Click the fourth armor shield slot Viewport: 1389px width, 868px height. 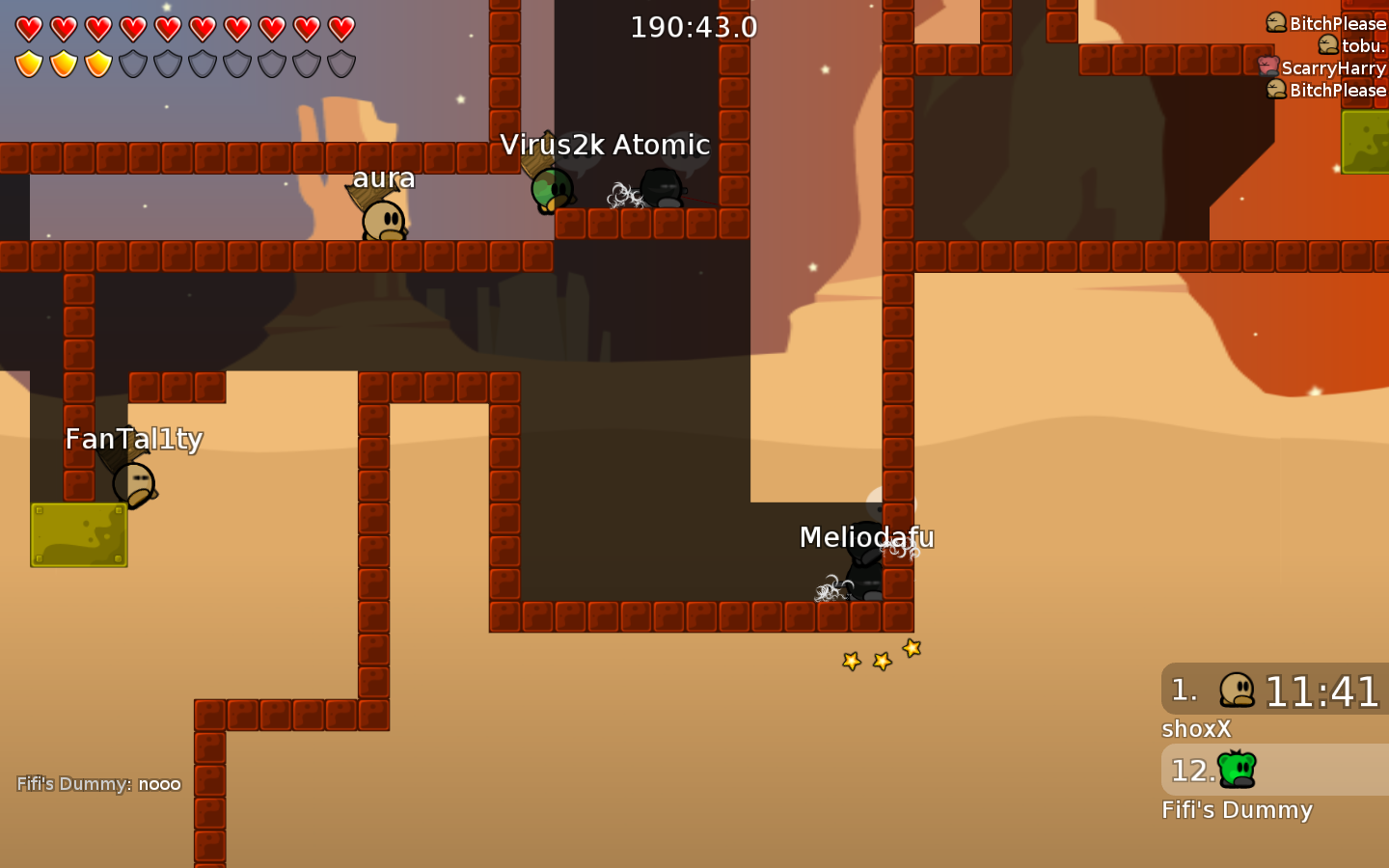(x=133, y=64)
